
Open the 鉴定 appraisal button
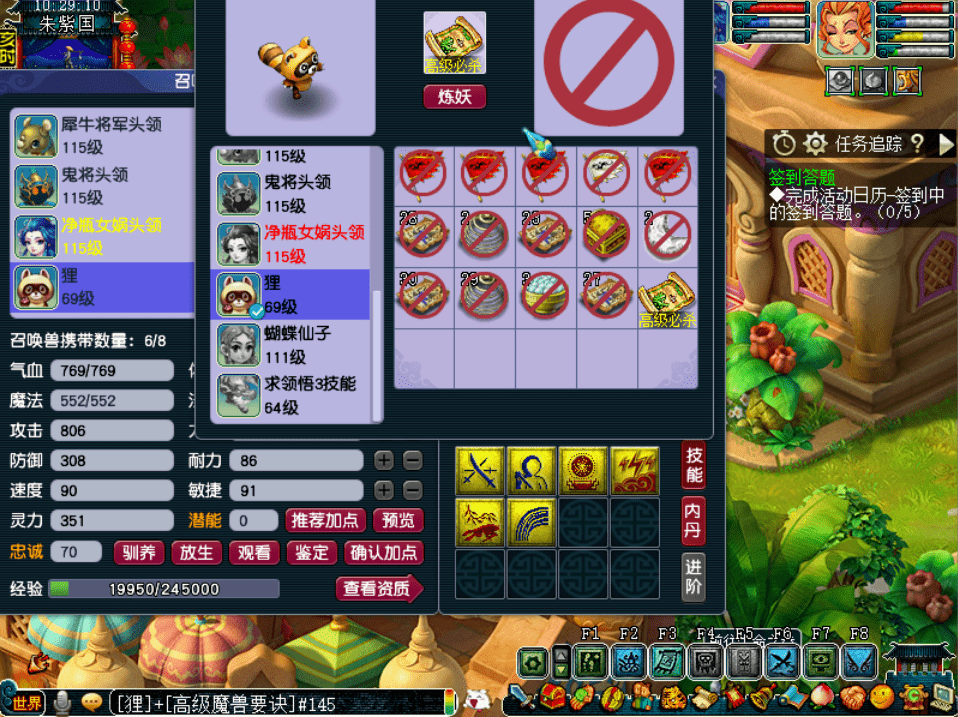(311, 553)
